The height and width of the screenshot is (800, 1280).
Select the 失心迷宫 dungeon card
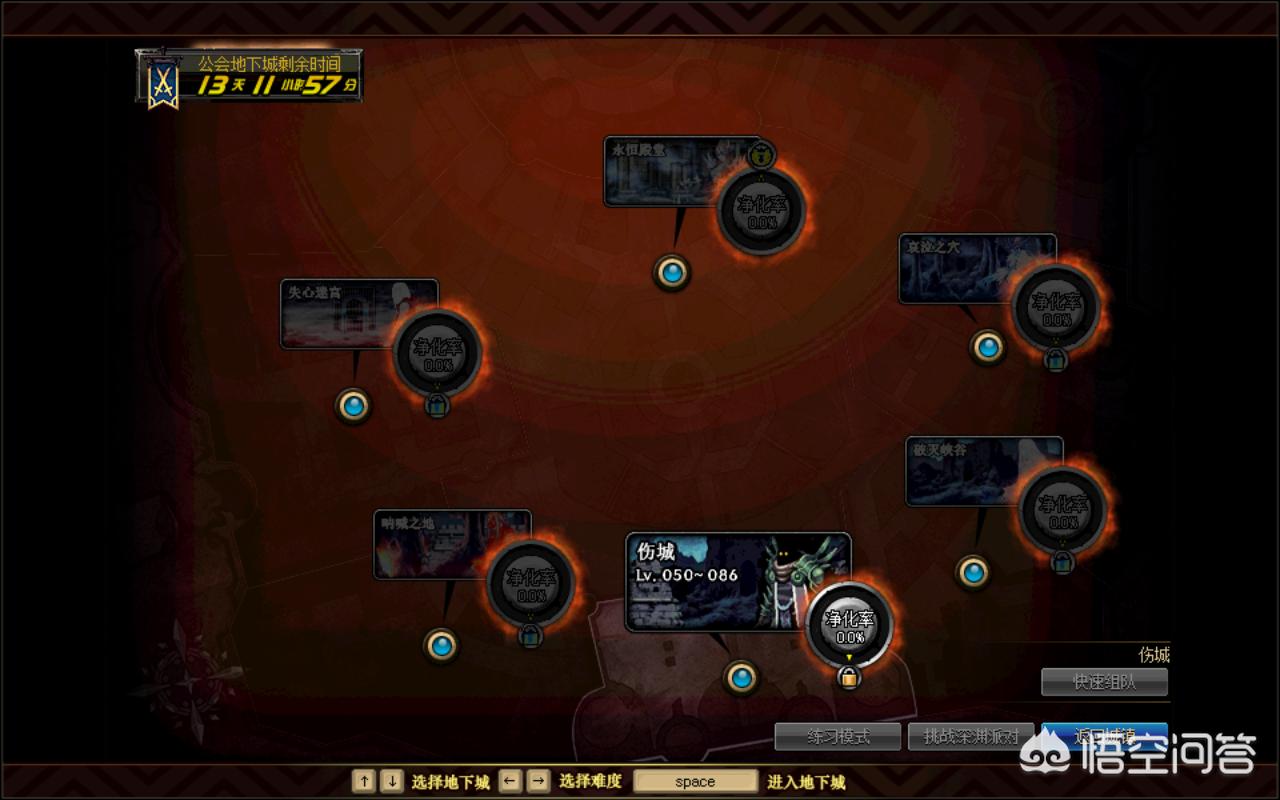(x=340, y=314)
